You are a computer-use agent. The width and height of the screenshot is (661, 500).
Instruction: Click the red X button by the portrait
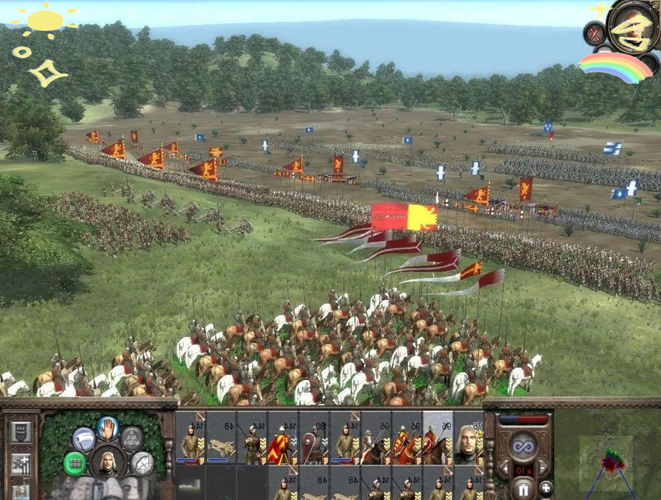(594, 33)
